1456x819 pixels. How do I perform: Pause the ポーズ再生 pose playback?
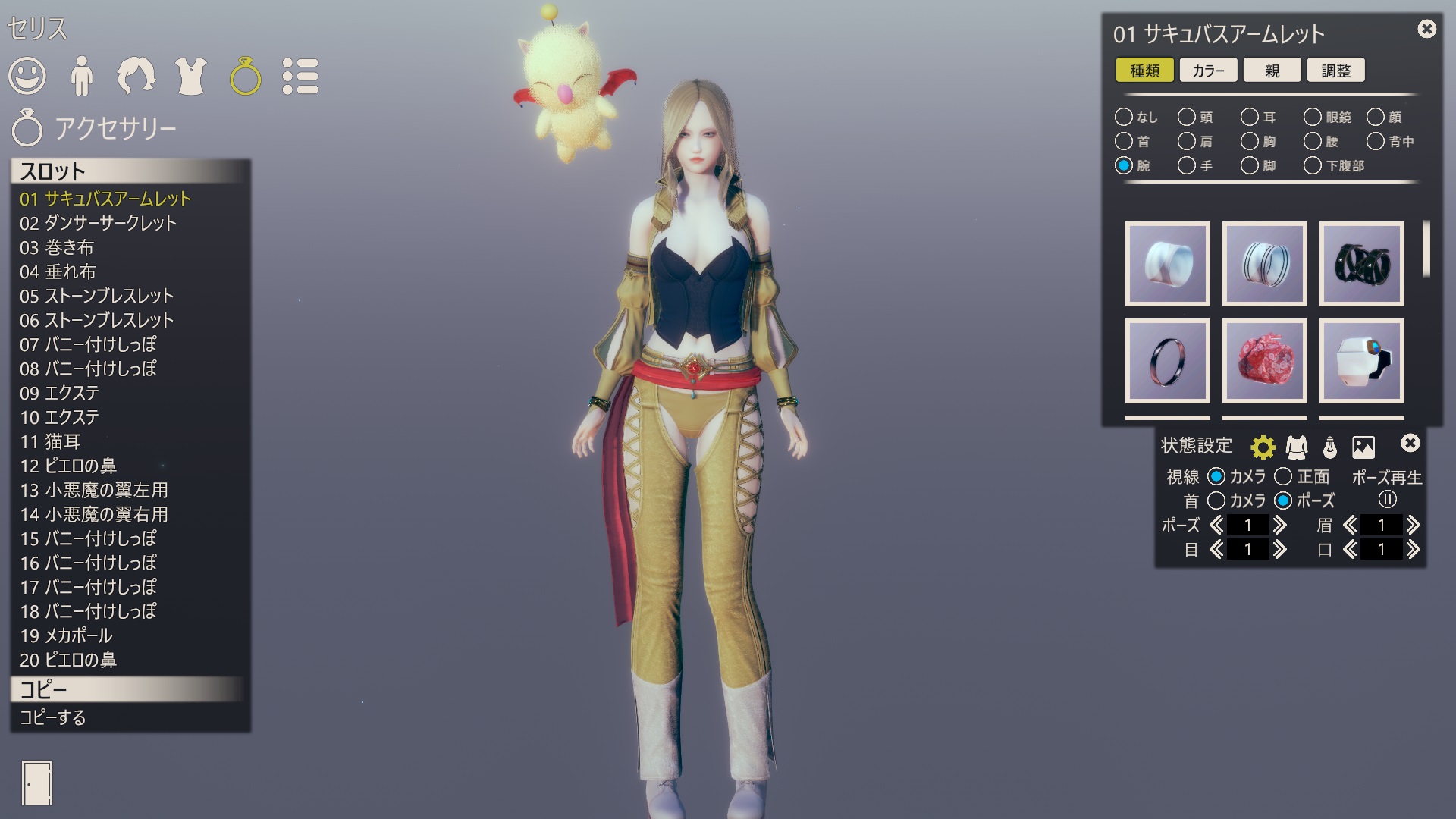tap(1387, 500)
